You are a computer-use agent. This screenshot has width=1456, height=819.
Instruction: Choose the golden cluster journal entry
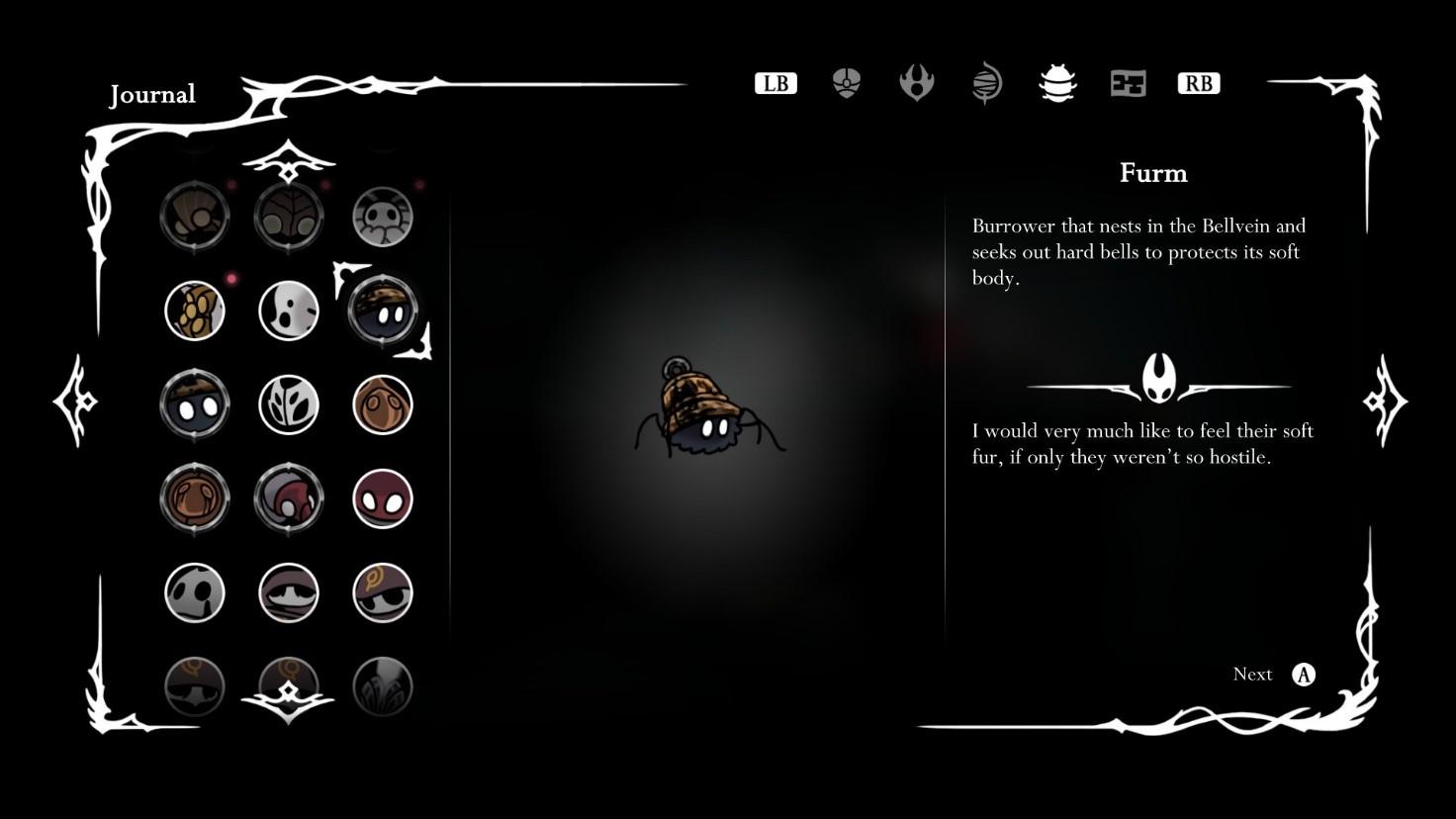coord(195,311)
